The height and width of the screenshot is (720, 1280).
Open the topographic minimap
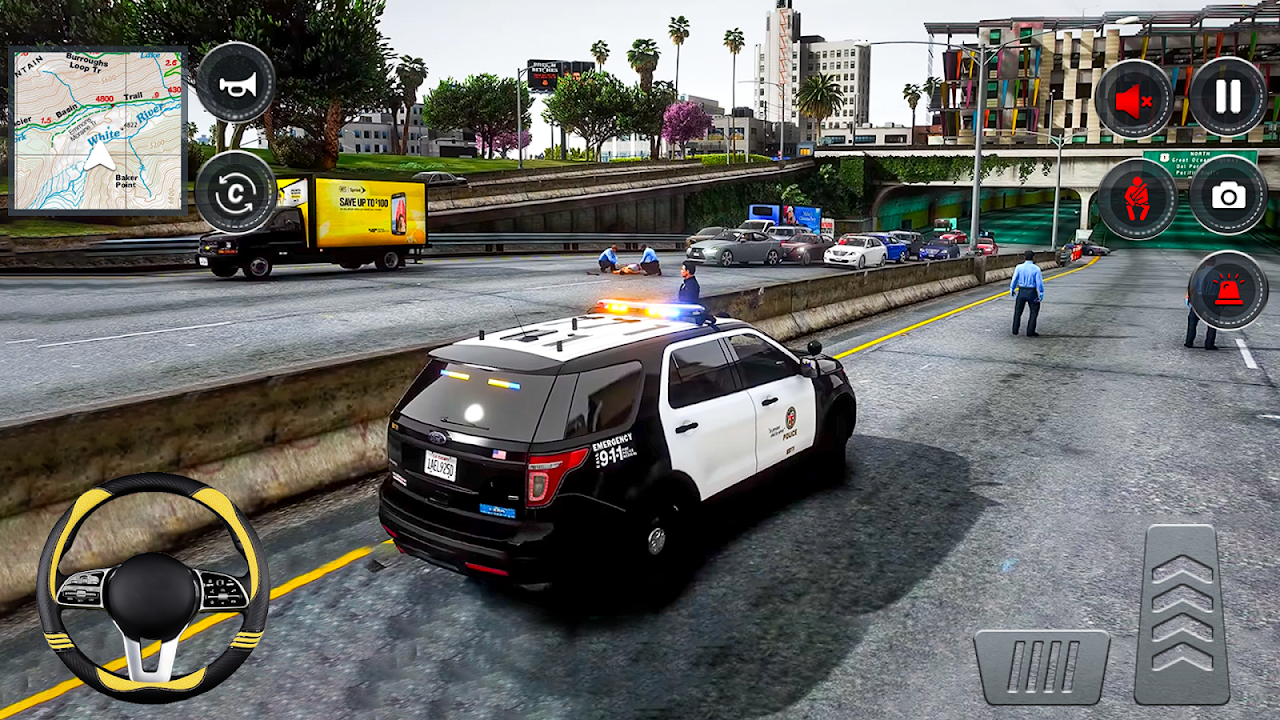[98, 130]
